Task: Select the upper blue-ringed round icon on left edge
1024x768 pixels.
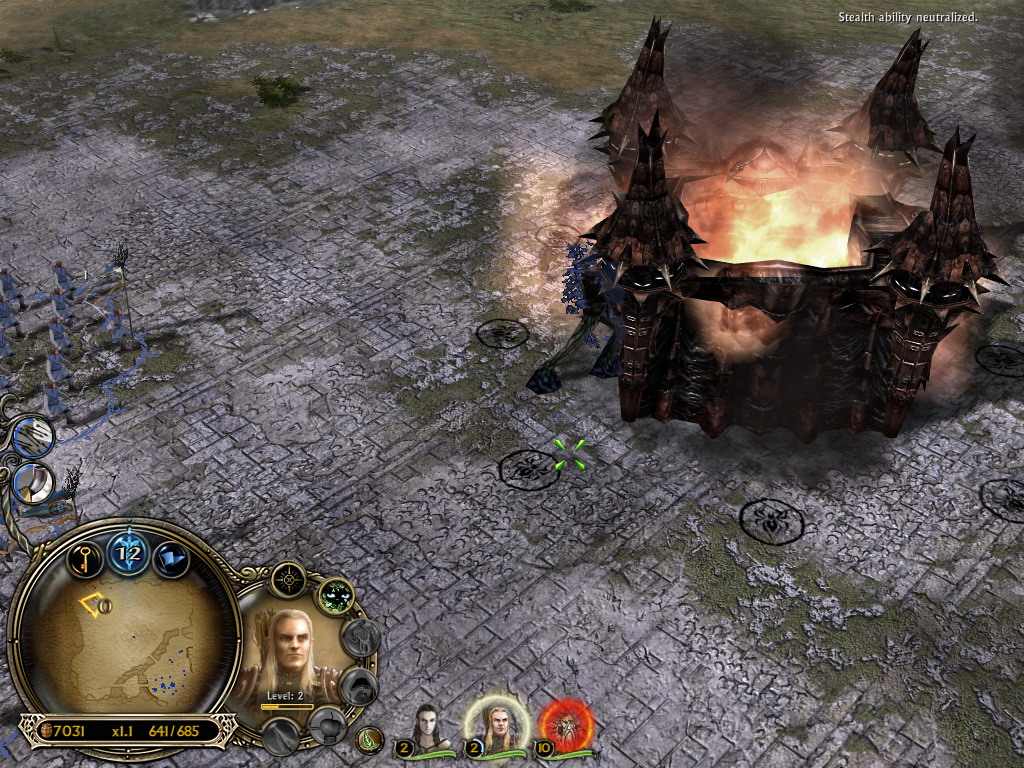Action: (34, 437)
